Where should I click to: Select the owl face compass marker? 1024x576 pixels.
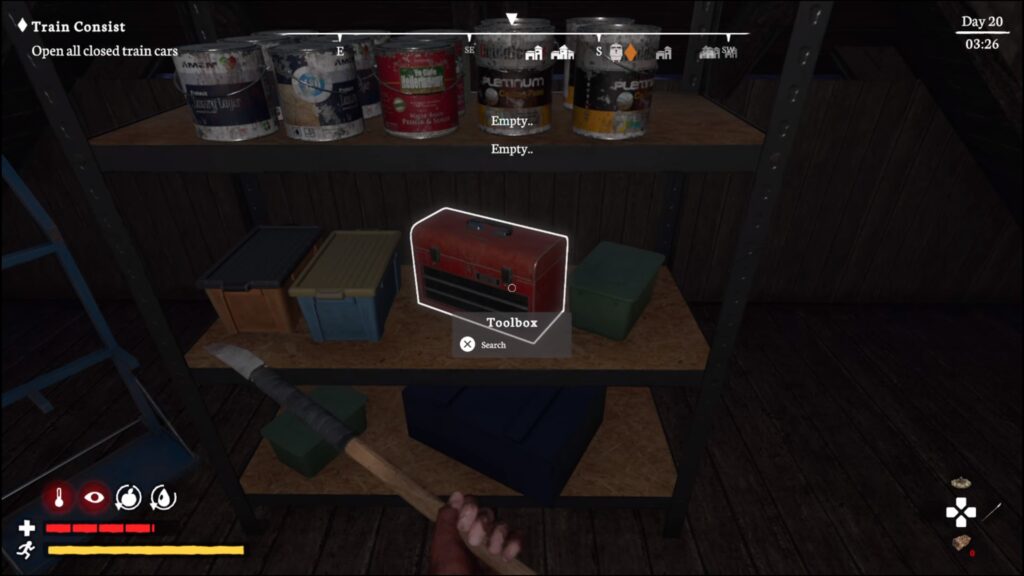[615, 52]
